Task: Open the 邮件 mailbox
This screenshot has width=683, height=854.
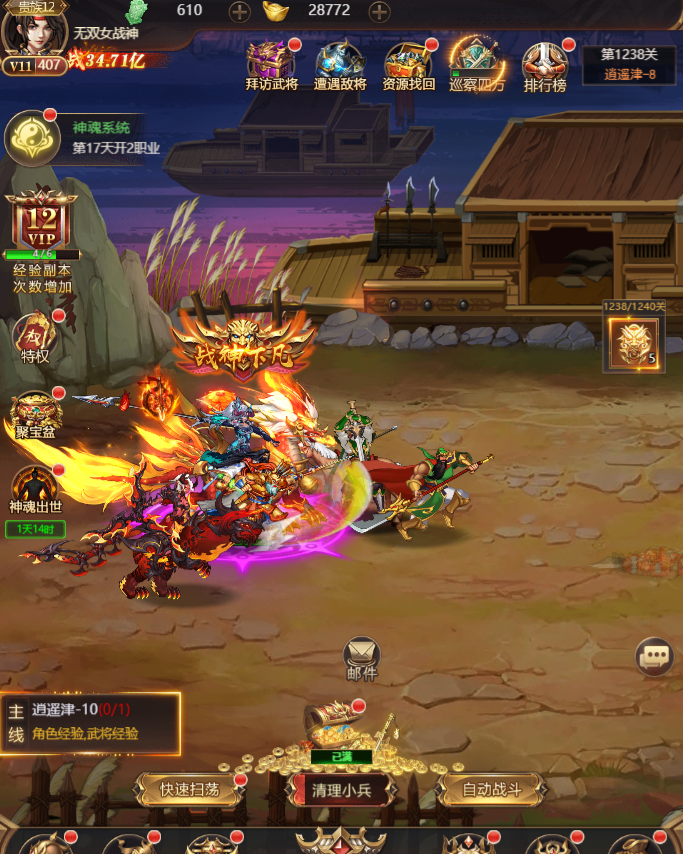Action: pyautogui.click(x=362, y=657)
